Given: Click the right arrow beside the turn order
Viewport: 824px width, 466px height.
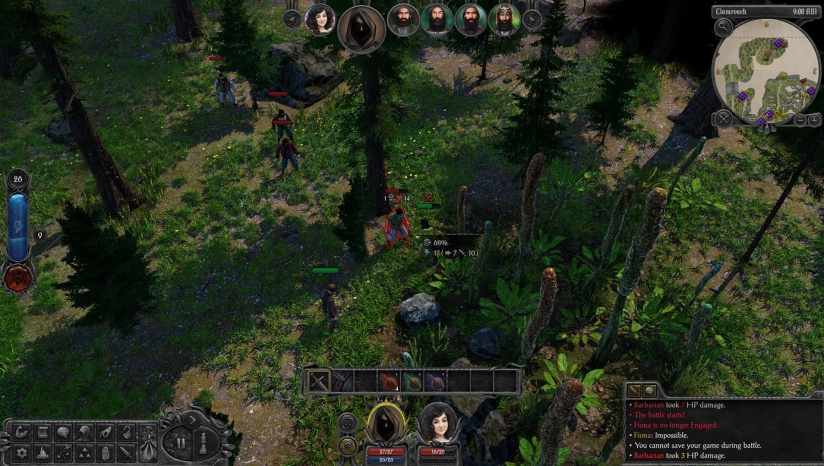Looking at the screenshot, I should pyautogui.click(x=533, y=18).
